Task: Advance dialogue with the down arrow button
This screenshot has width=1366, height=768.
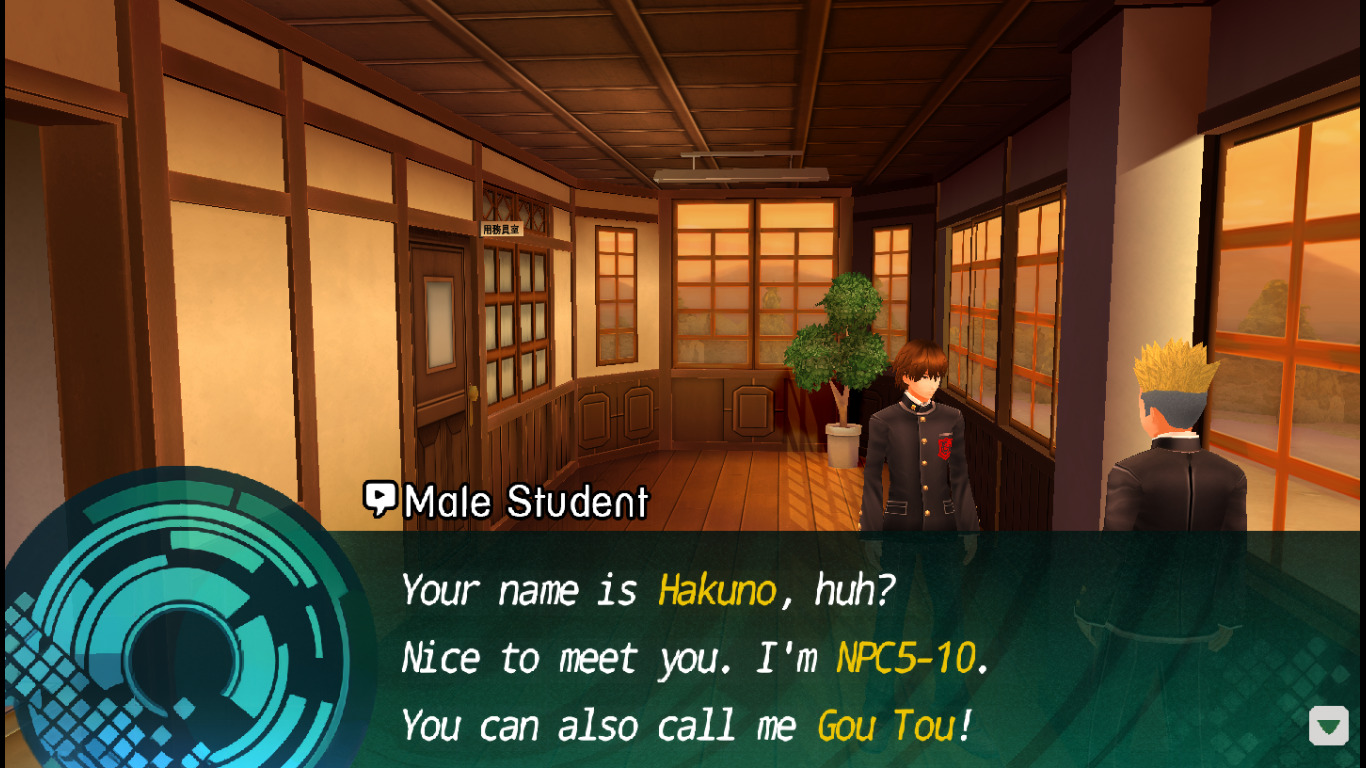Action: [1329, 725]
